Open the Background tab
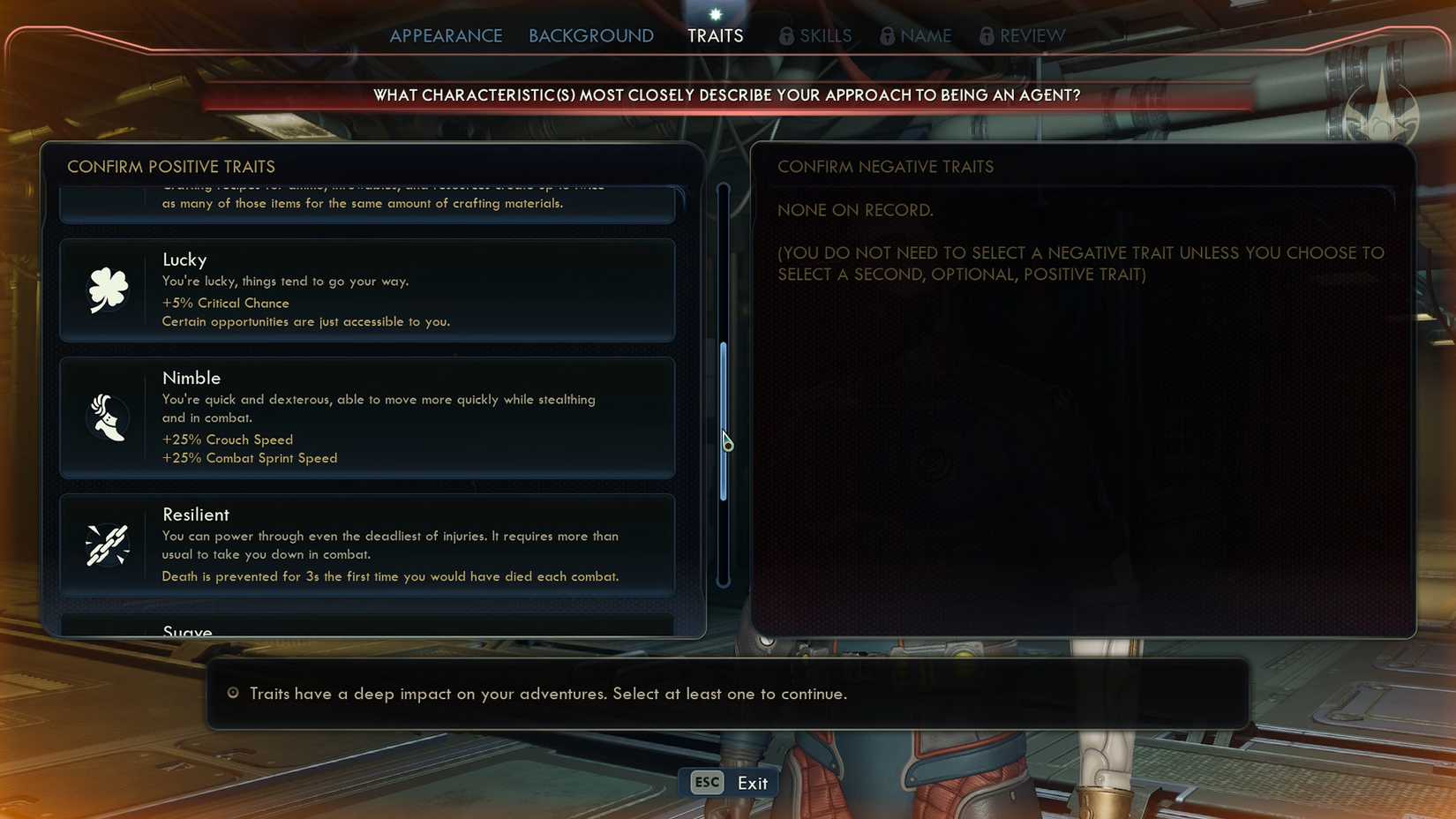The width and height of the screenshot is (1456, 819). (591, 36)
